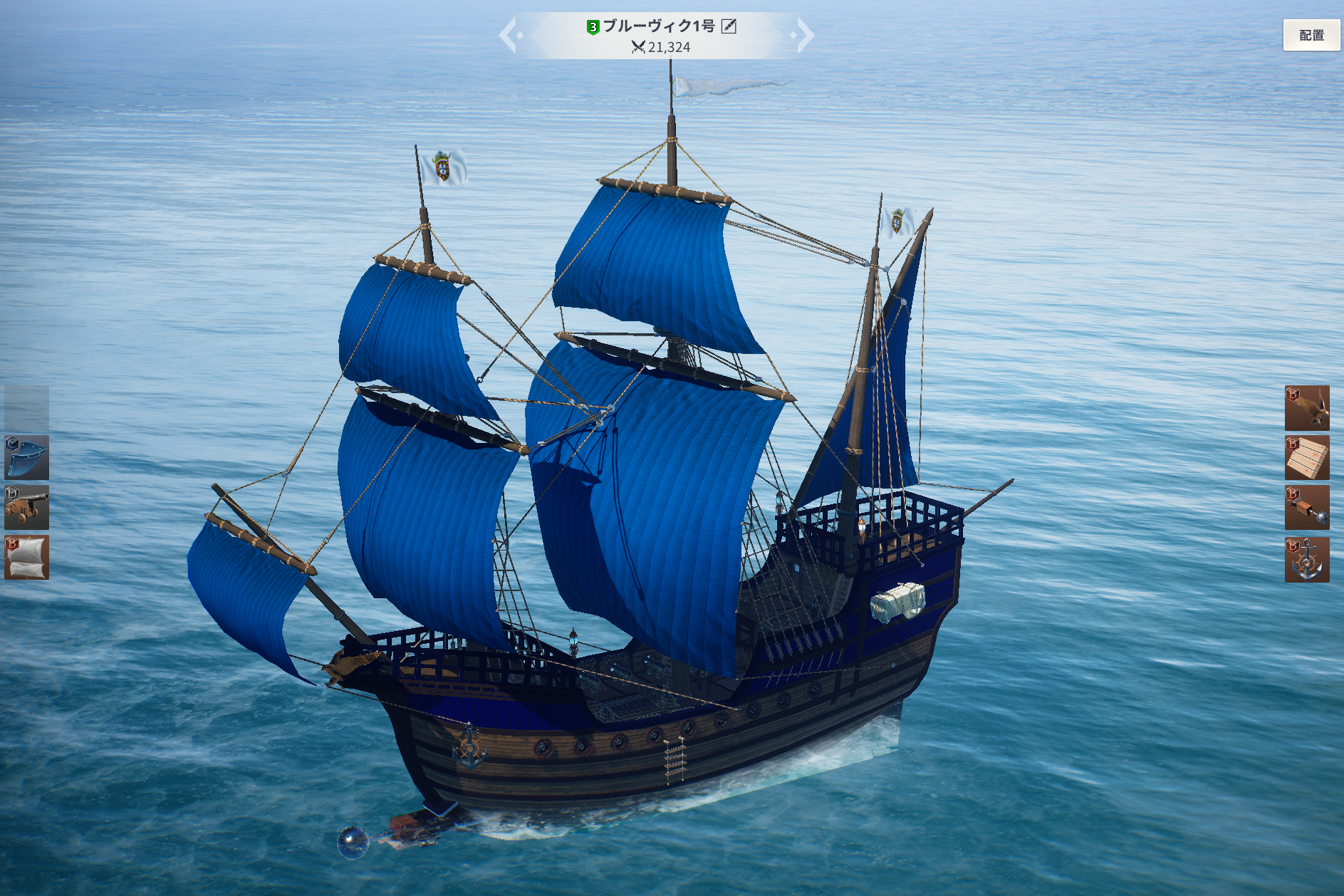Switch to the next ship with the right arrow
Screen dimensions: 1344x896
point(804,36)
